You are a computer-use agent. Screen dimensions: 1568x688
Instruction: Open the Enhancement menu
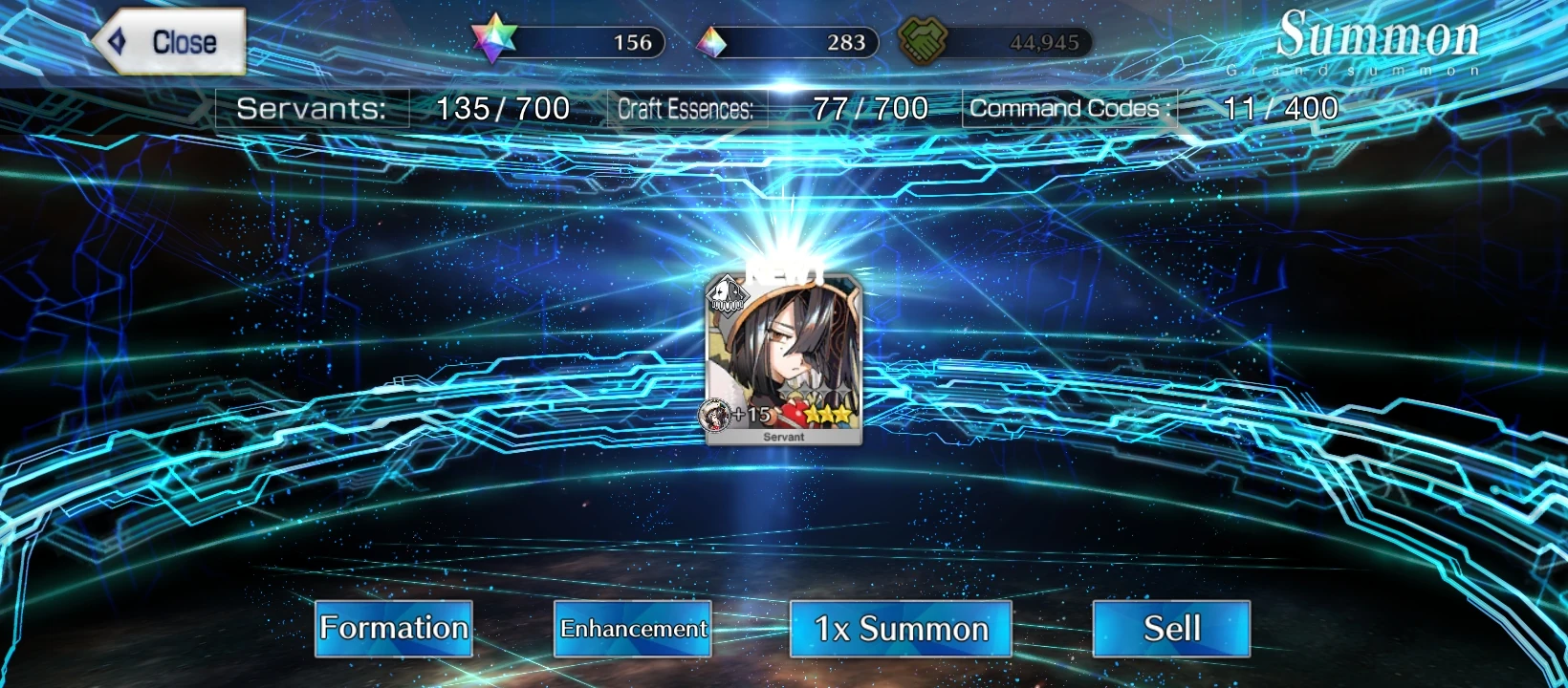[x=633, y=630]
